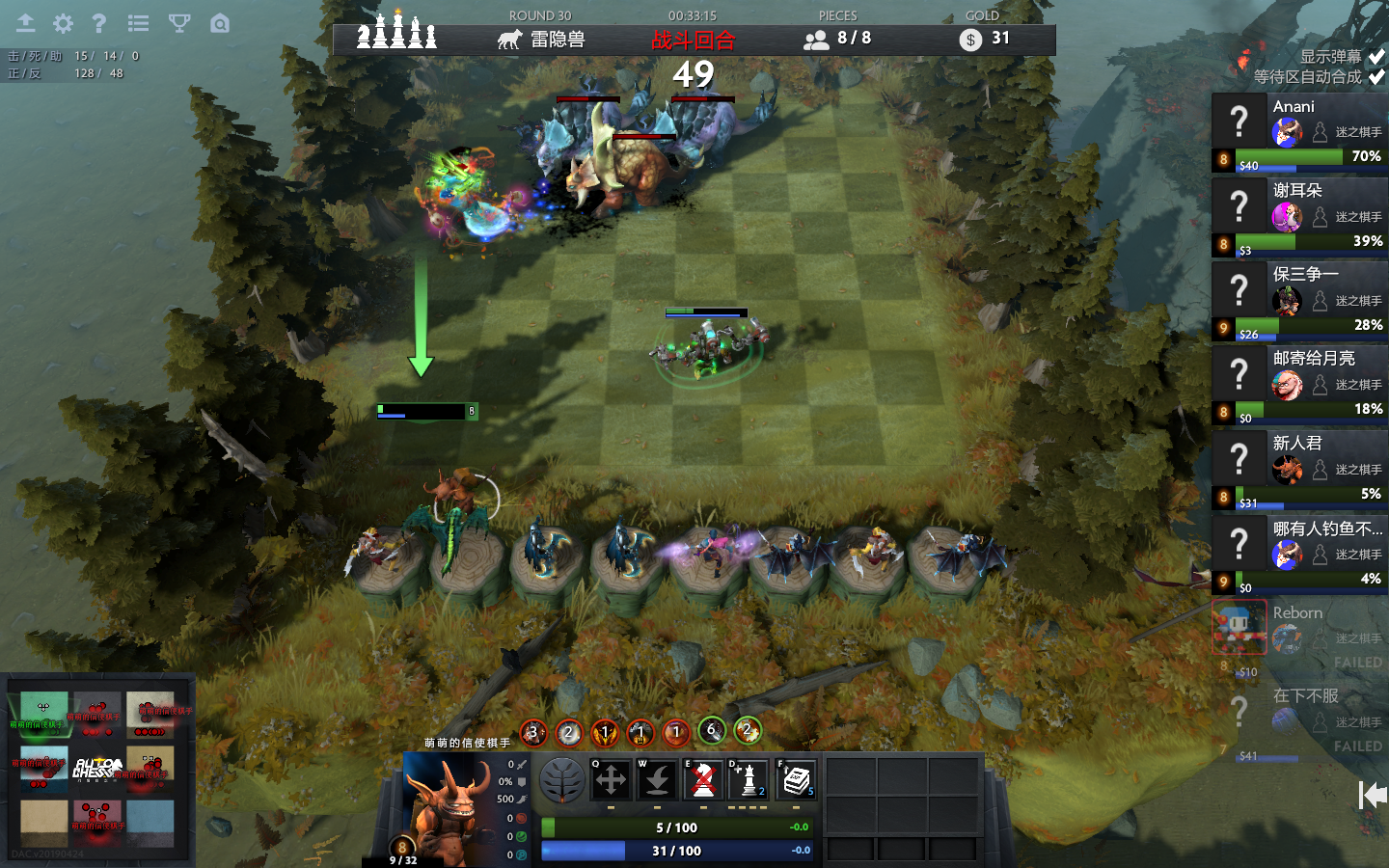This screenshot has width=1389, height=868.
Task: Open the house search icon
Action: [220, 23]
